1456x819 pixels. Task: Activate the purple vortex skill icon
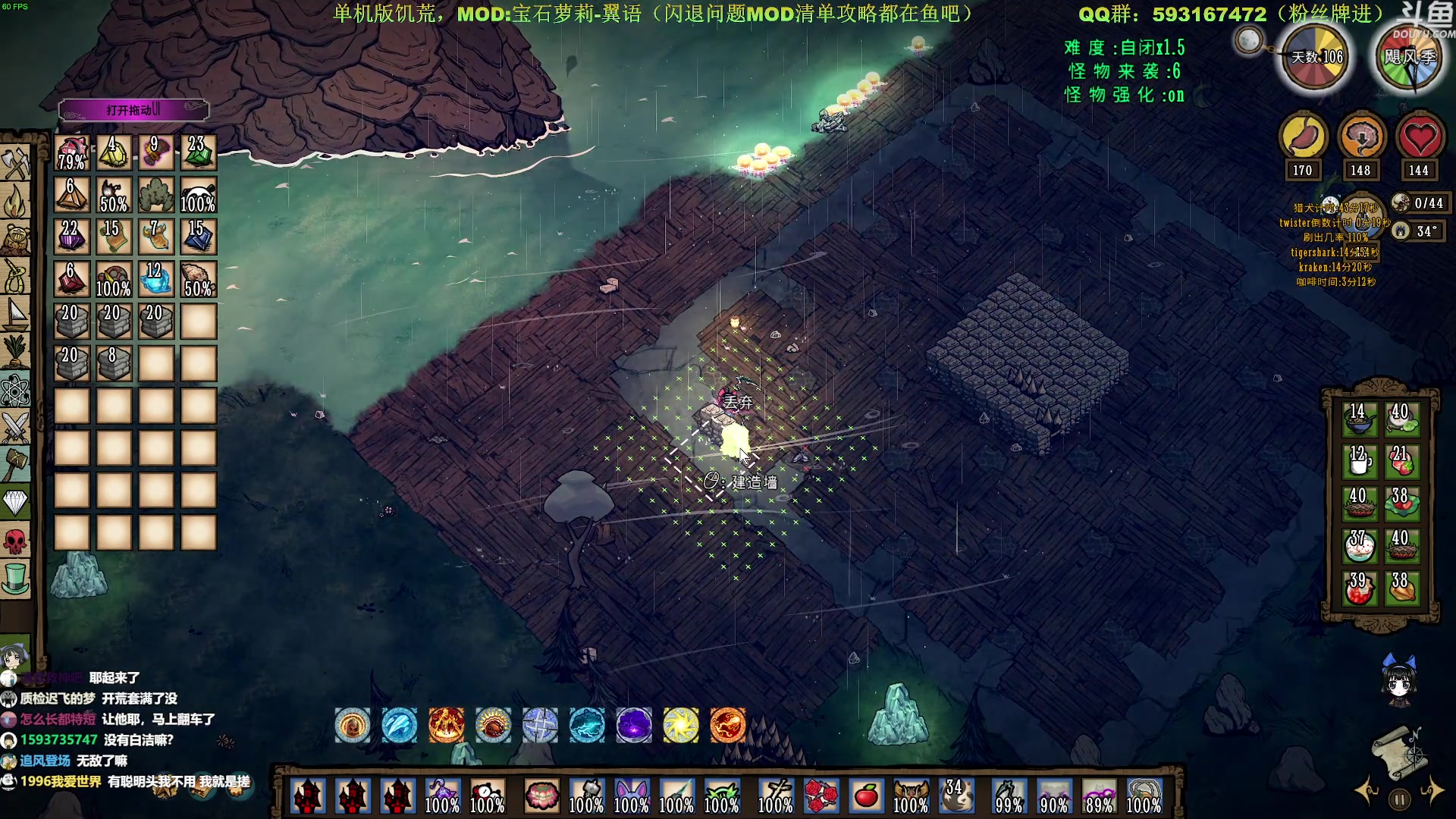pyautogui.click(x=634, y=726)
